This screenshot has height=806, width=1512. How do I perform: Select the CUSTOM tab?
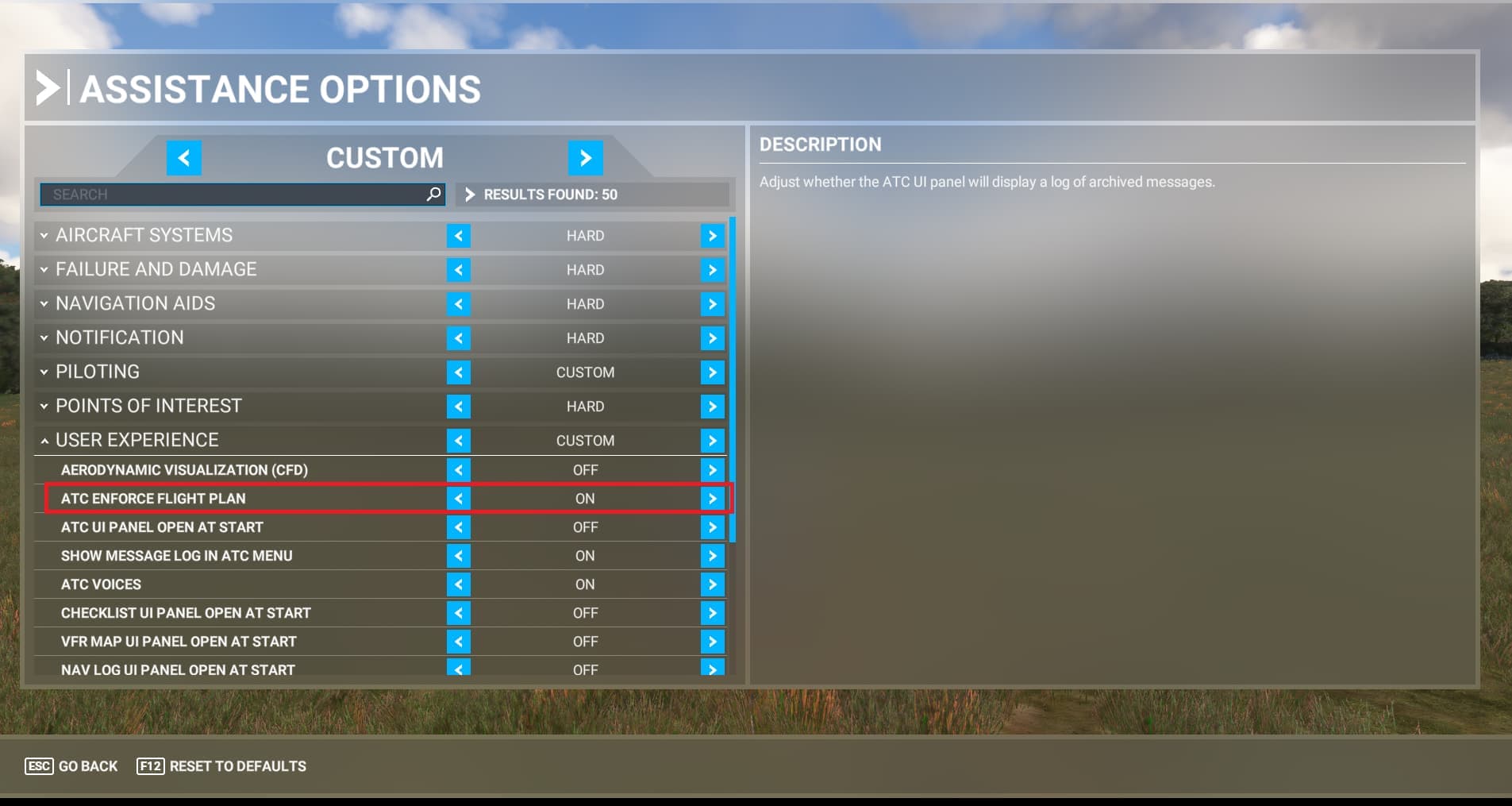[386, 157]
